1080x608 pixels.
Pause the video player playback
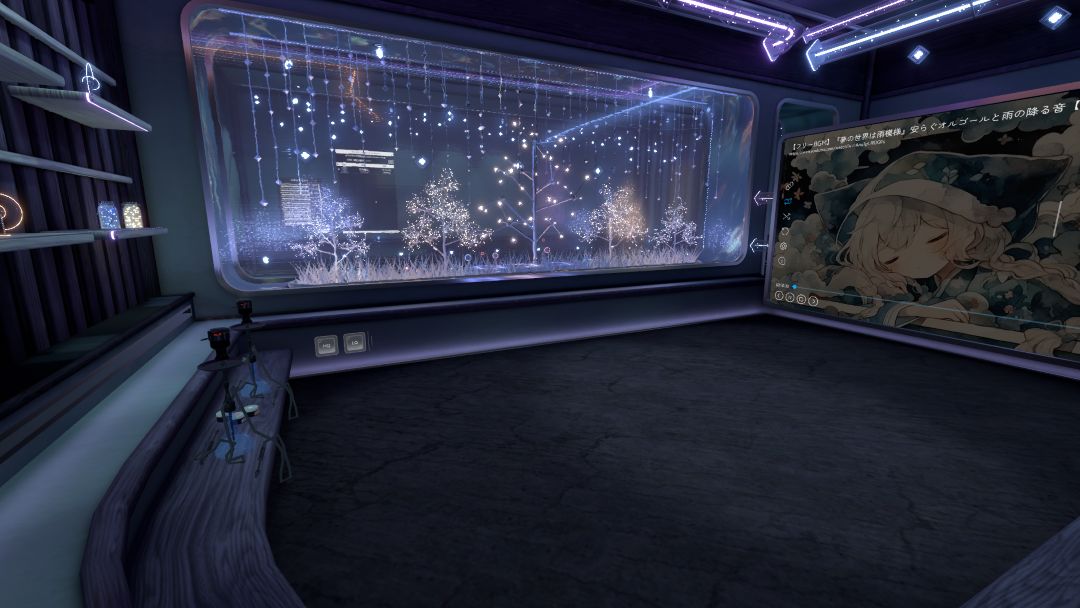790,297
